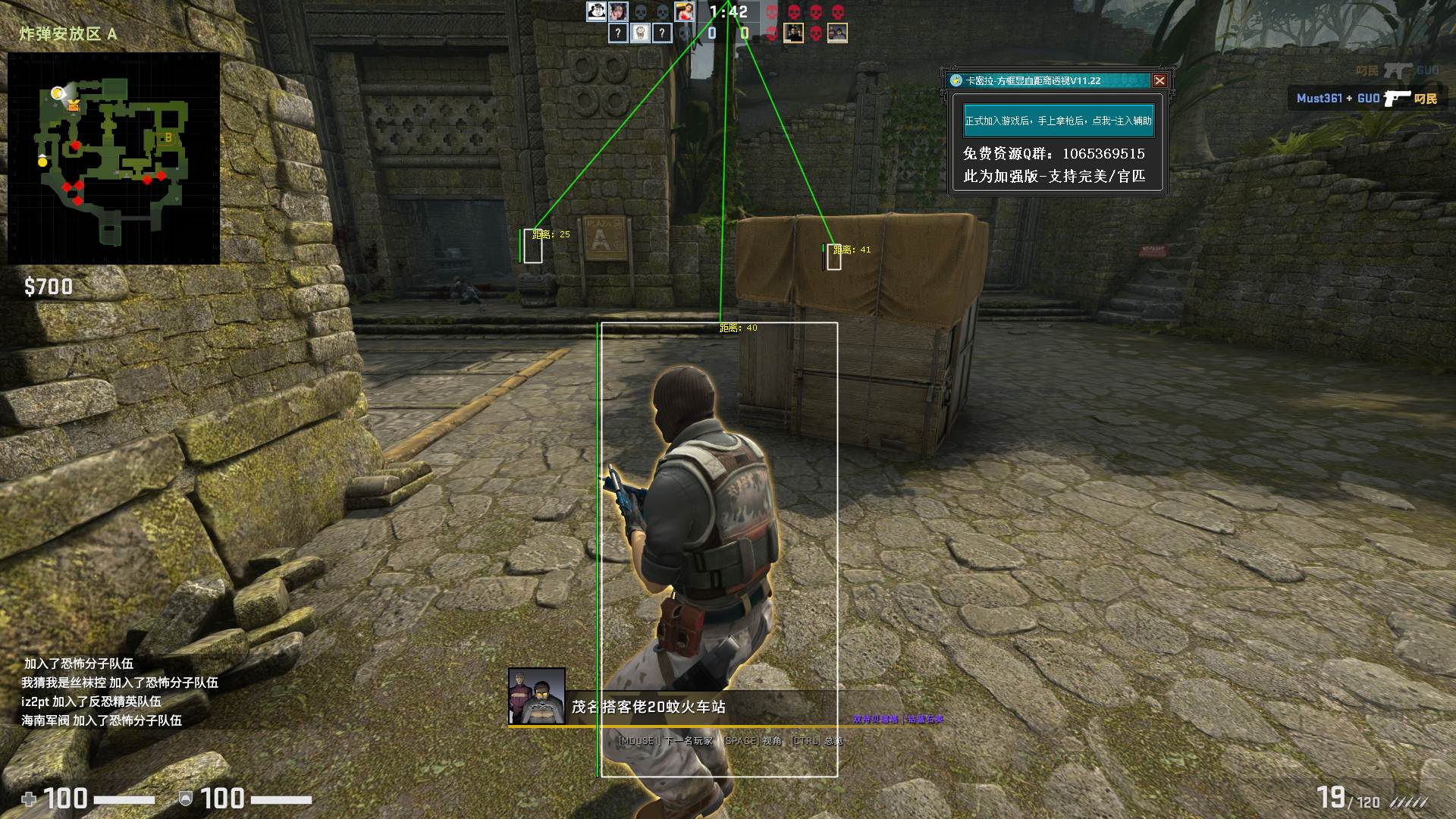Click the health cross icon at bottom left
This screenshot has height=819, width=1456.
pyautogui.click(x=30, y=799)
